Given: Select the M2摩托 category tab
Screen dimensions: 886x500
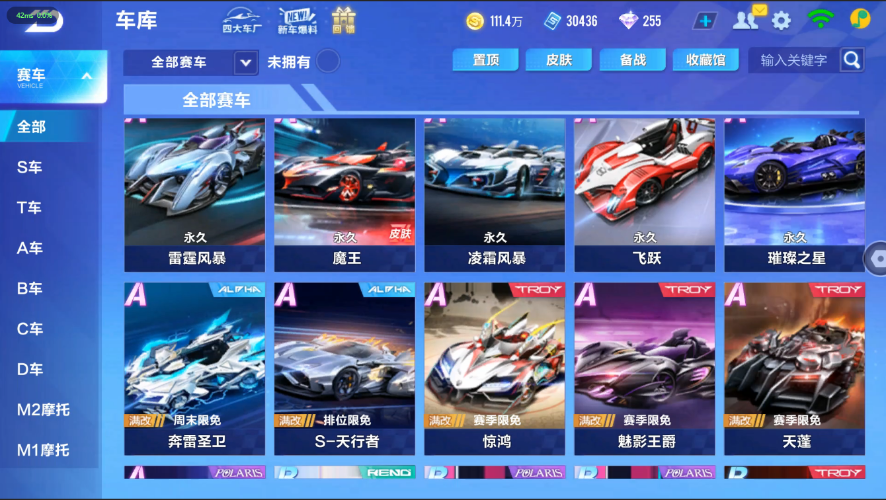Looking at the screenshot, I should pos(43,409).
